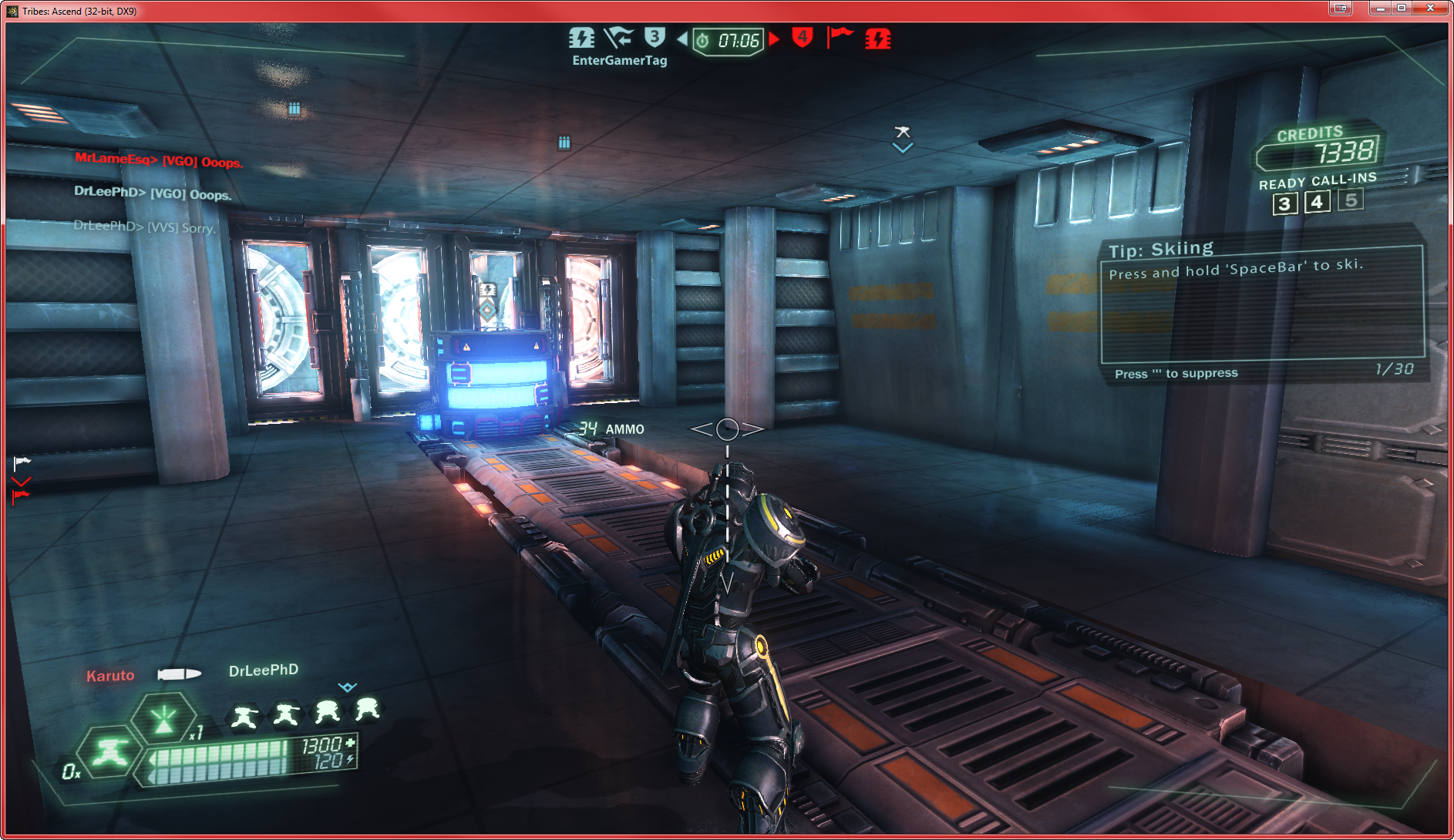Choose ready call-in number 4
The image size is (1454, 840).
(1318, 202)
